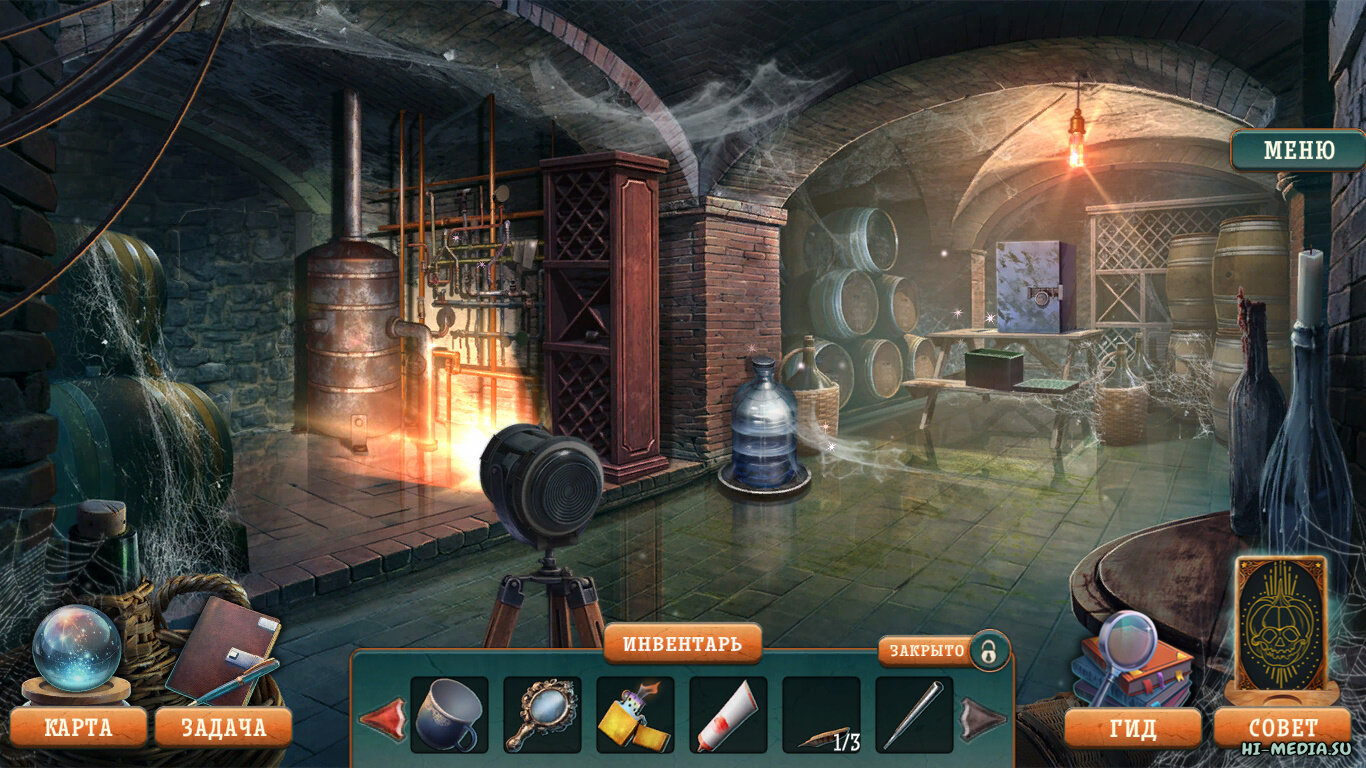Viewport: 1366px width, 768px height.
Task: Click the ИНВЕНТАРЬ inventory label
Action: 682,643
